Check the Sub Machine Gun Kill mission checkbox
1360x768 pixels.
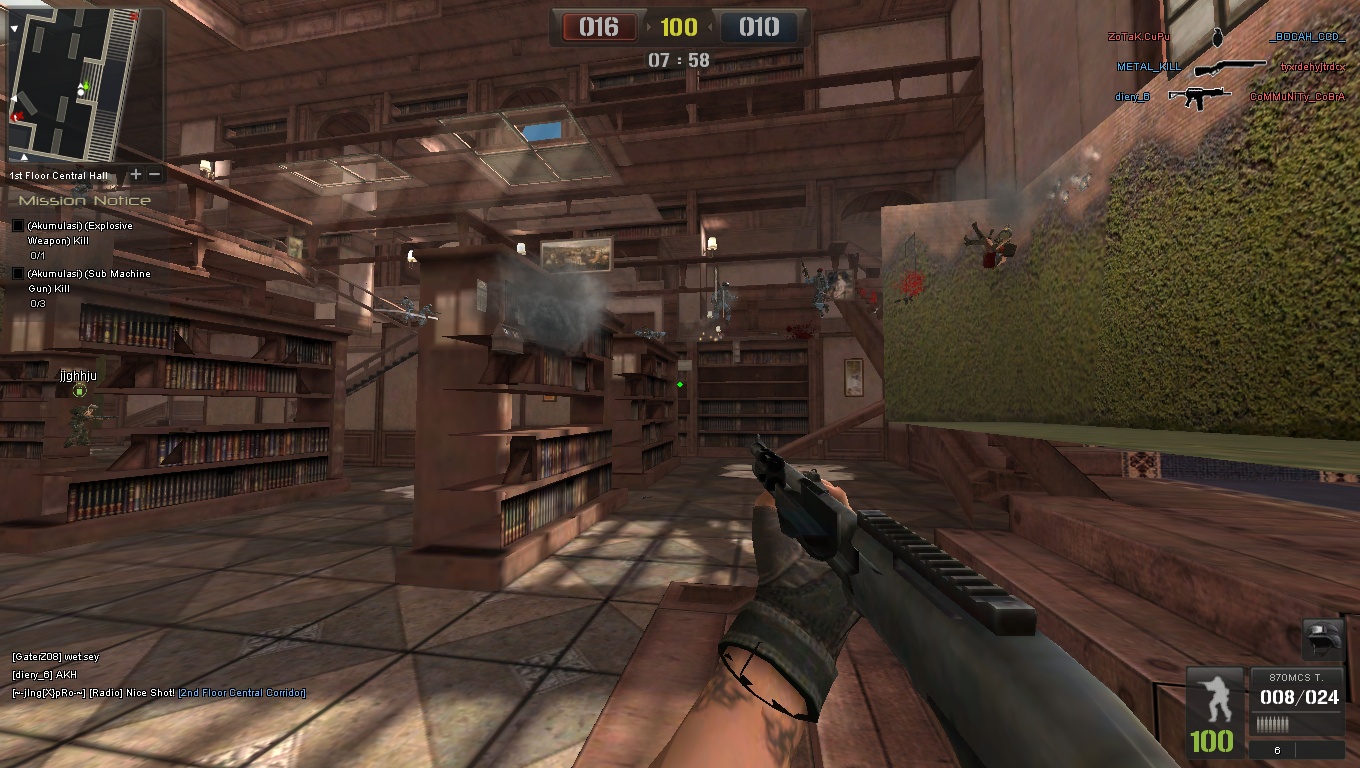(x=16, y=272)
